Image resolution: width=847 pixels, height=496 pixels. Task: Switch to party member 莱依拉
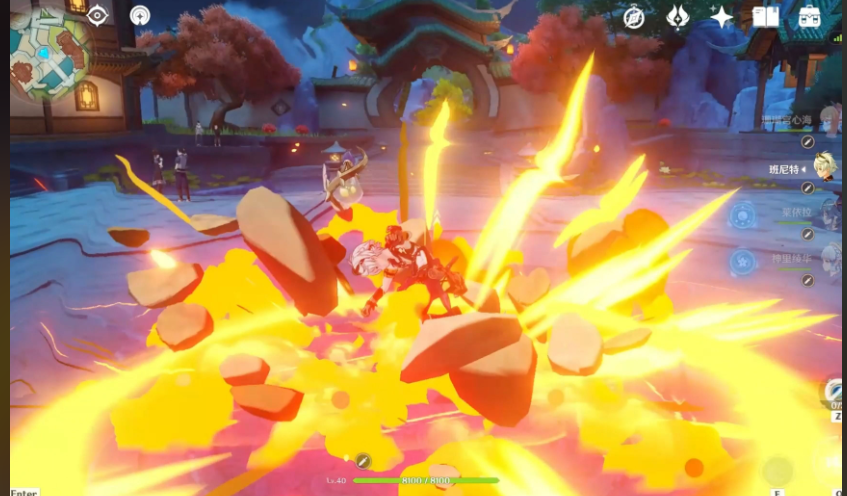(828, 213)
